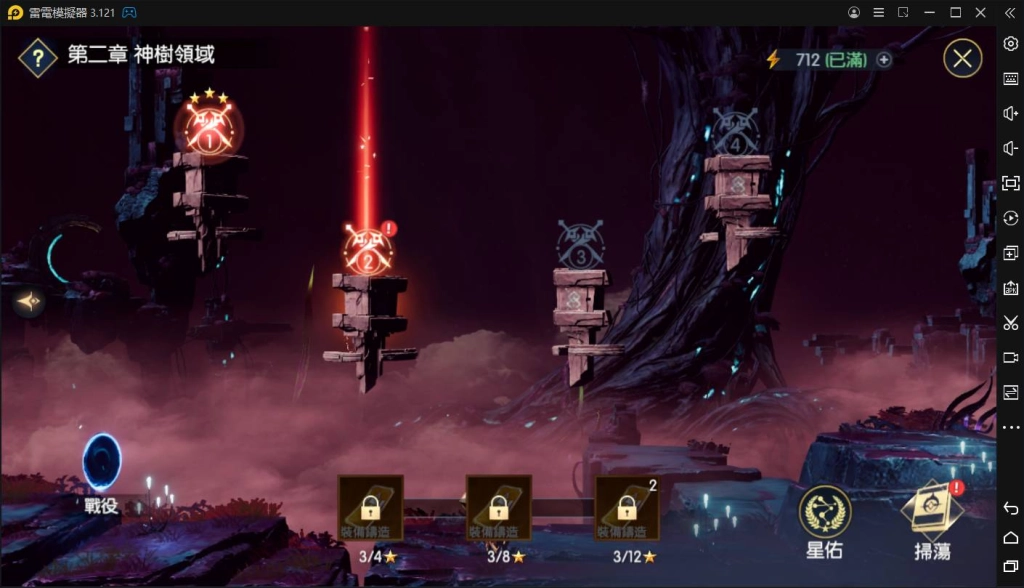Open the 3/12 star reward chest
The width and height of the screenshot is (1024, 588).
click(627, 507)
